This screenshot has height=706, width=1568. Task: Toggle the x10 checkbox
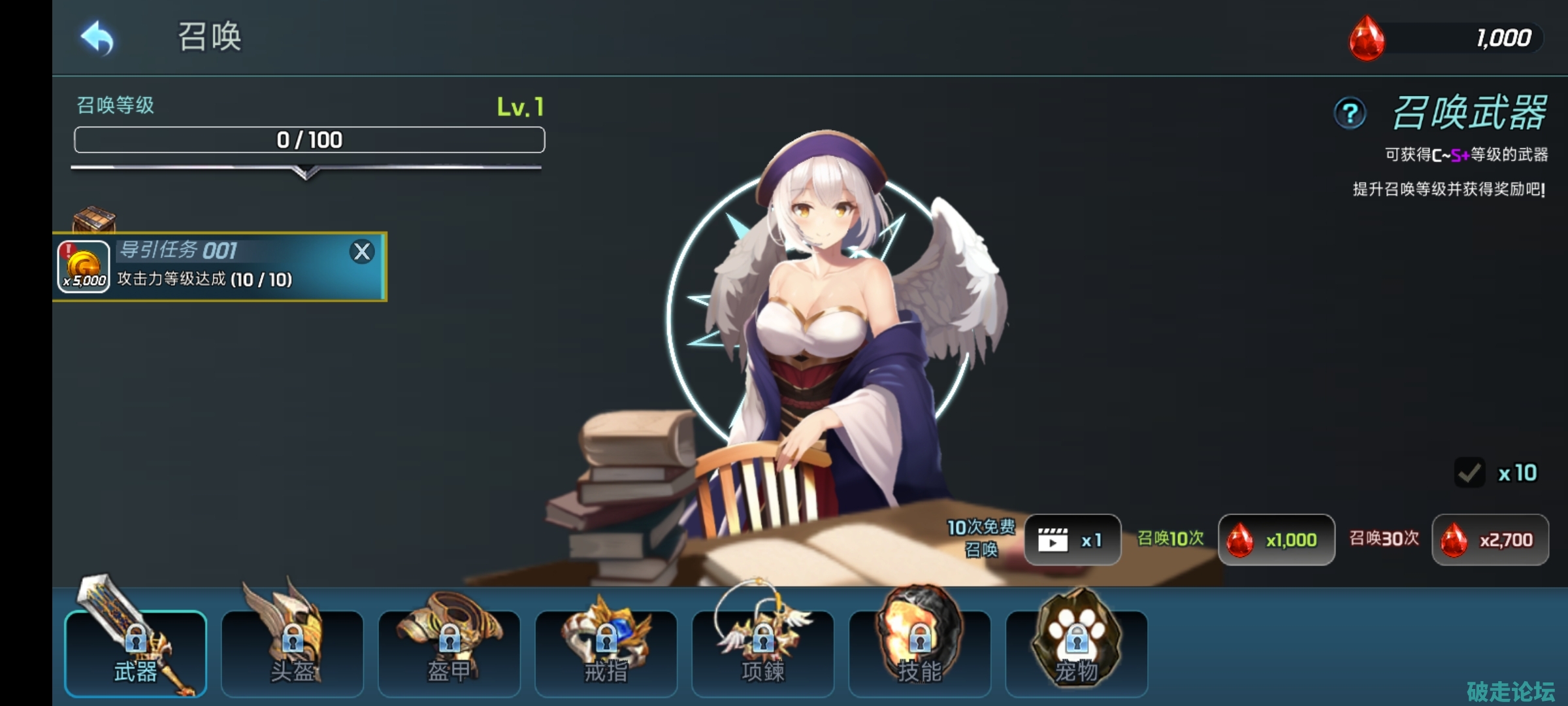(x=1470, y=473)
